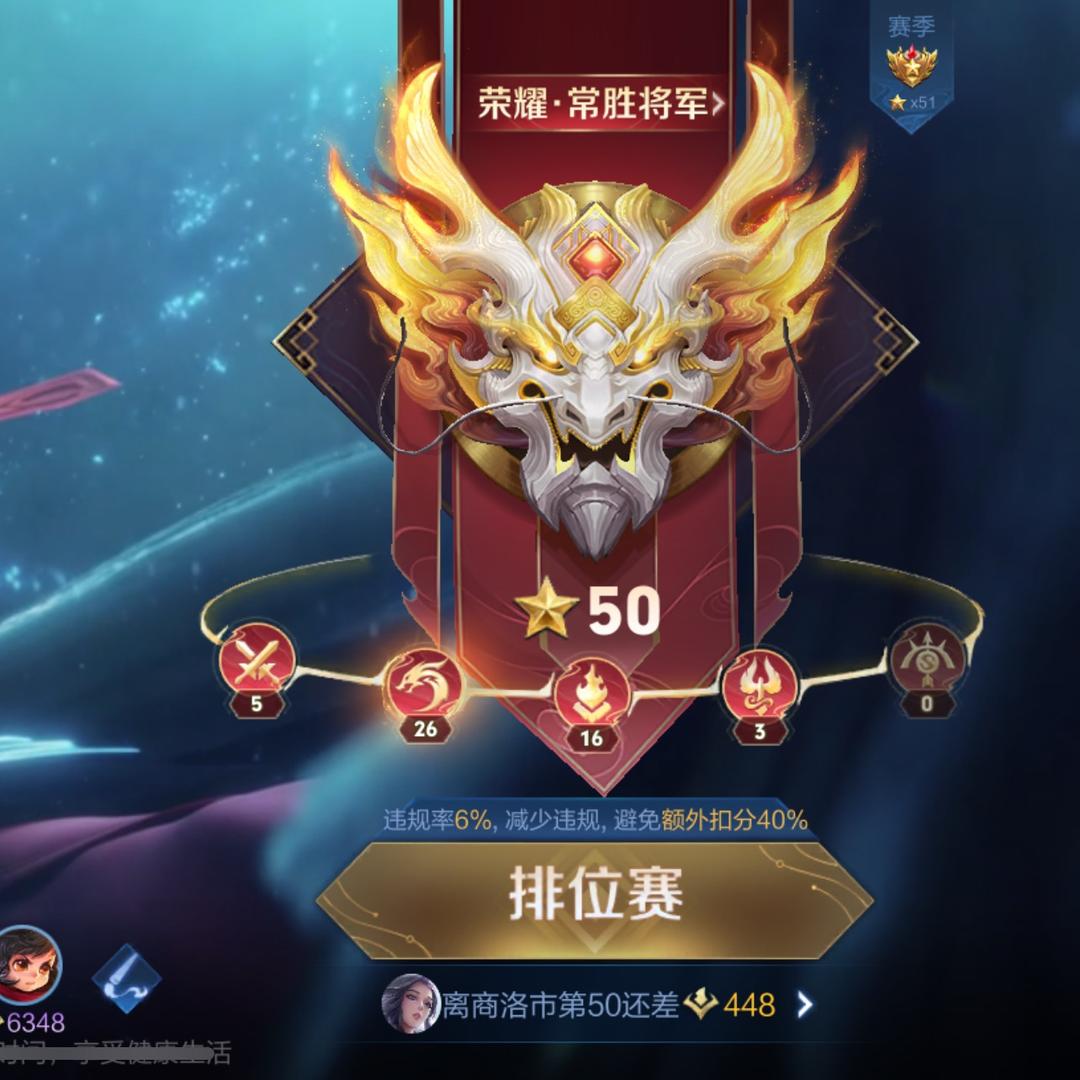Open the 离商洛市第50还差 448 ranking link

[x=600, y=1004]
